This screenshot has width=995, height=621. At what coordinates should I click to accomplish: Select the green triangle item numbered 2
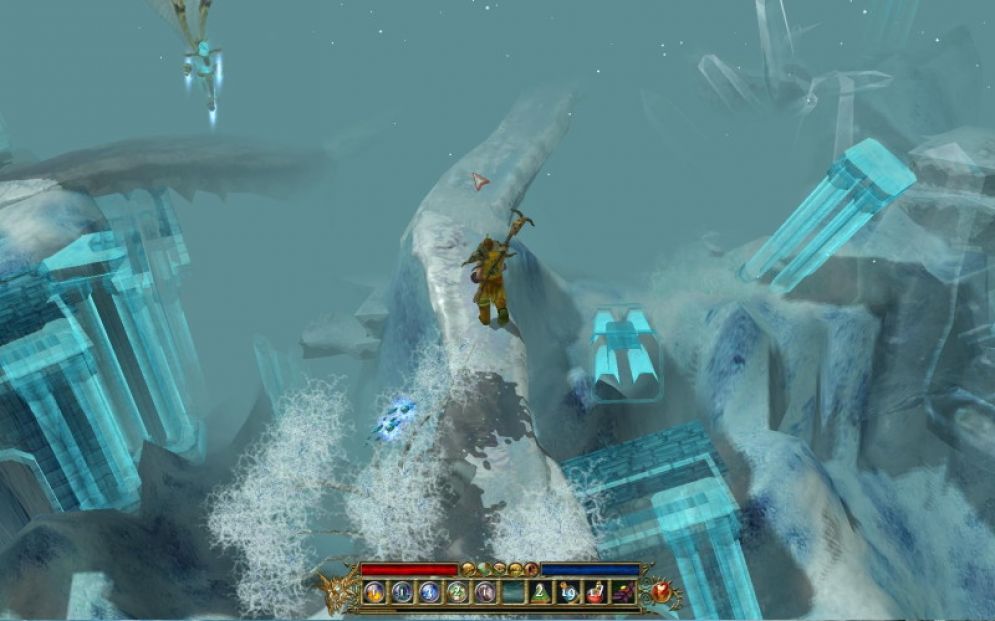(x=540, y=592)
